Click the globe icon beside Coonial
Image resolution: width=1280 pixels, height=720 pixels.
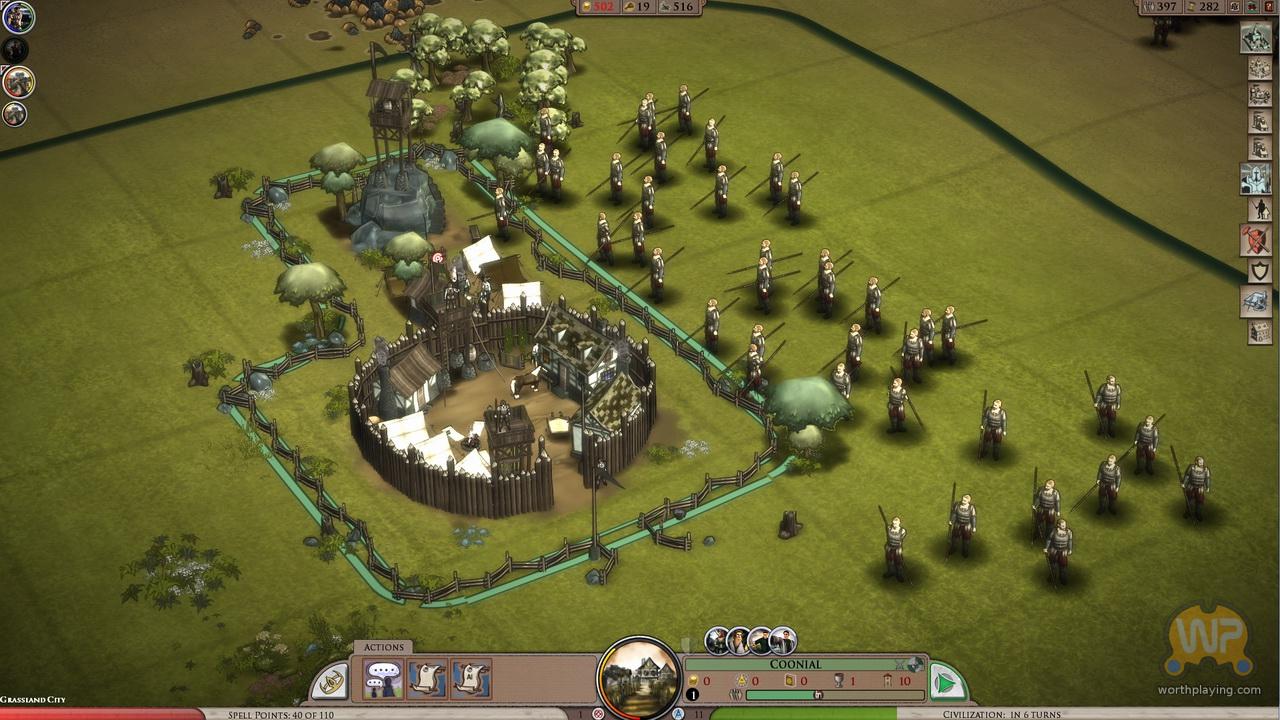[x=915, y=664]
